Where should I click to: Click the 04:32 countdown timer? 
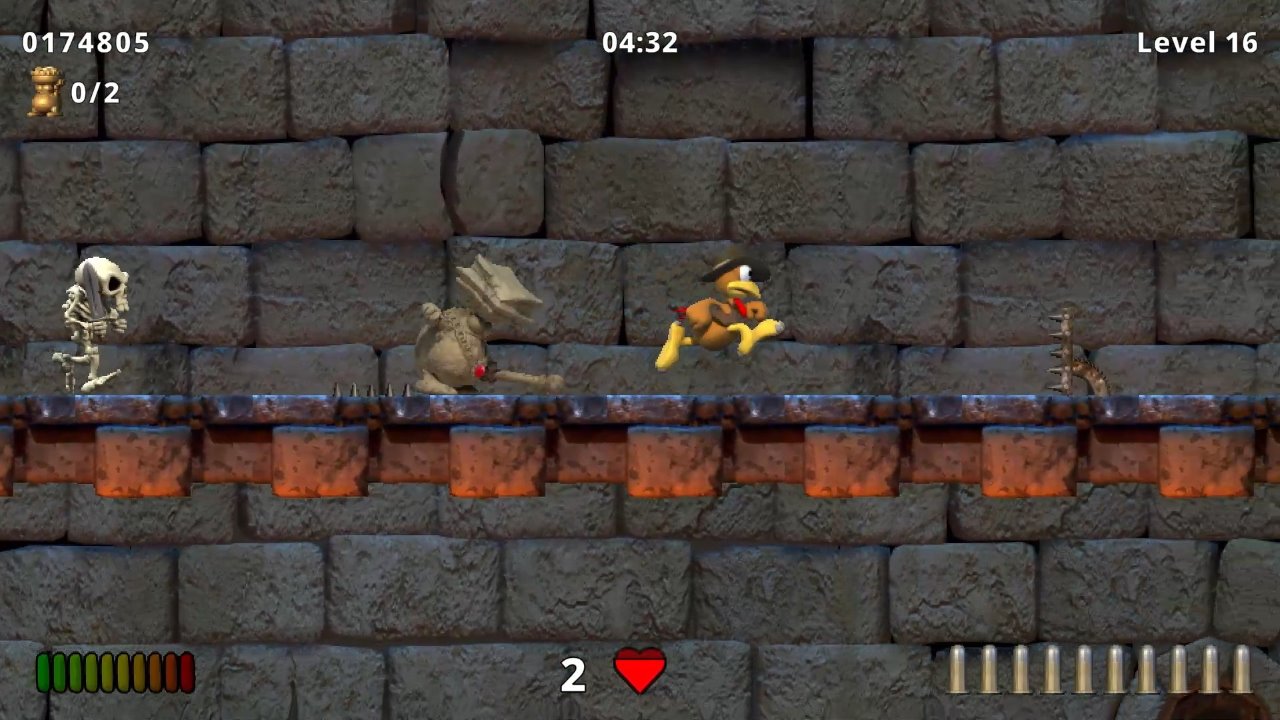pos(640,43)
